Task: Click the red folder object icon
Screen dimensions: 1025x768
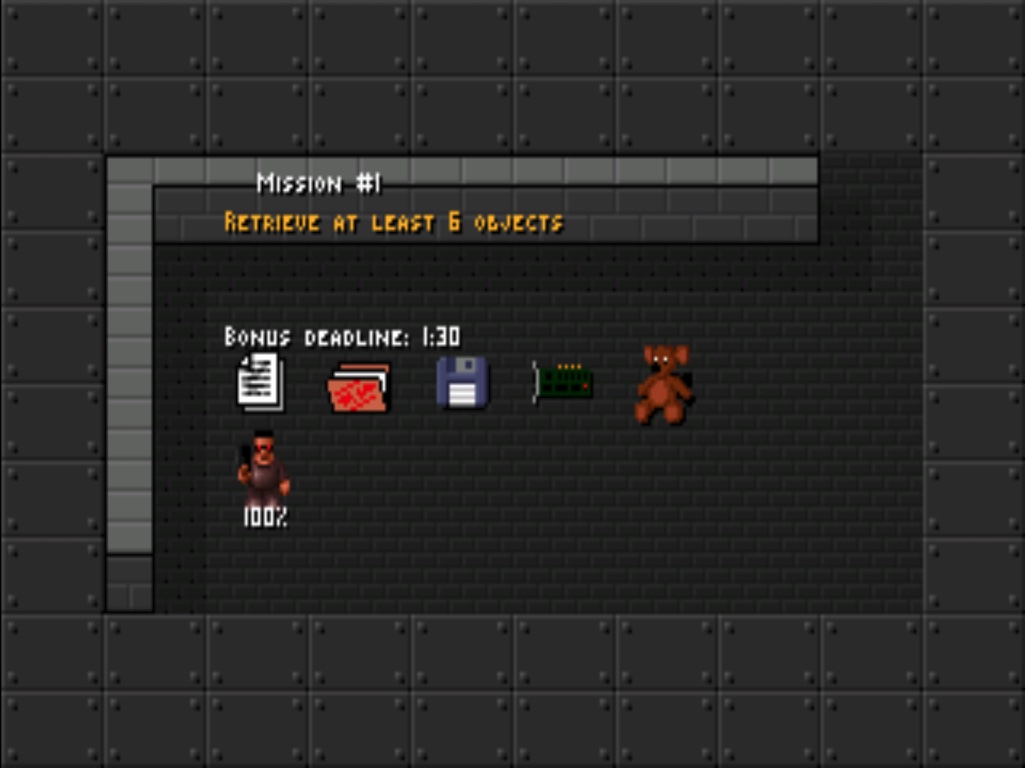Action: tap(359, 388)
